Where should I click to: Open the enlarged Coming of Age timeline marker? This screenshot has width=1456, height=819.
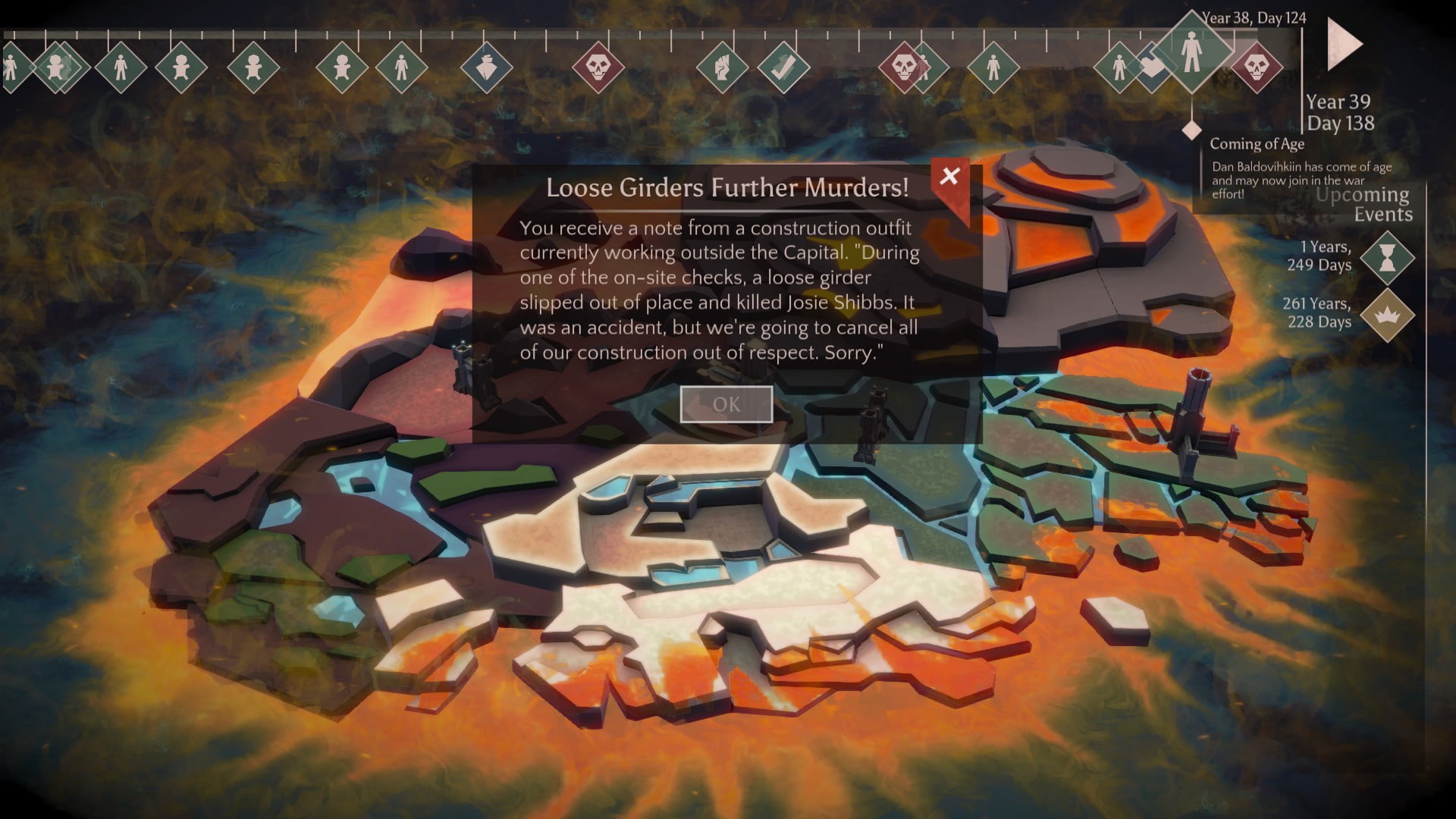(1191, 51)
